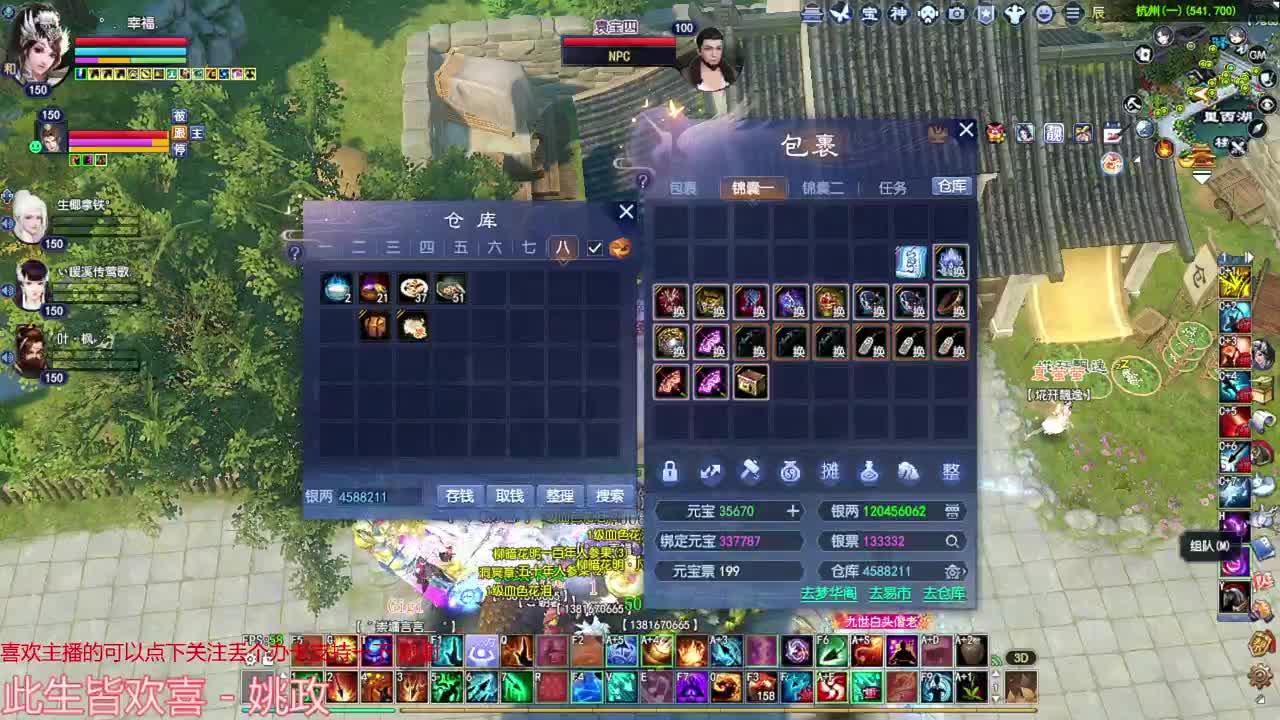Click the repair hammer icon in bag toolbar
Image resolution: width=1280 pixels, height=720 pixels.
[752, 471]
